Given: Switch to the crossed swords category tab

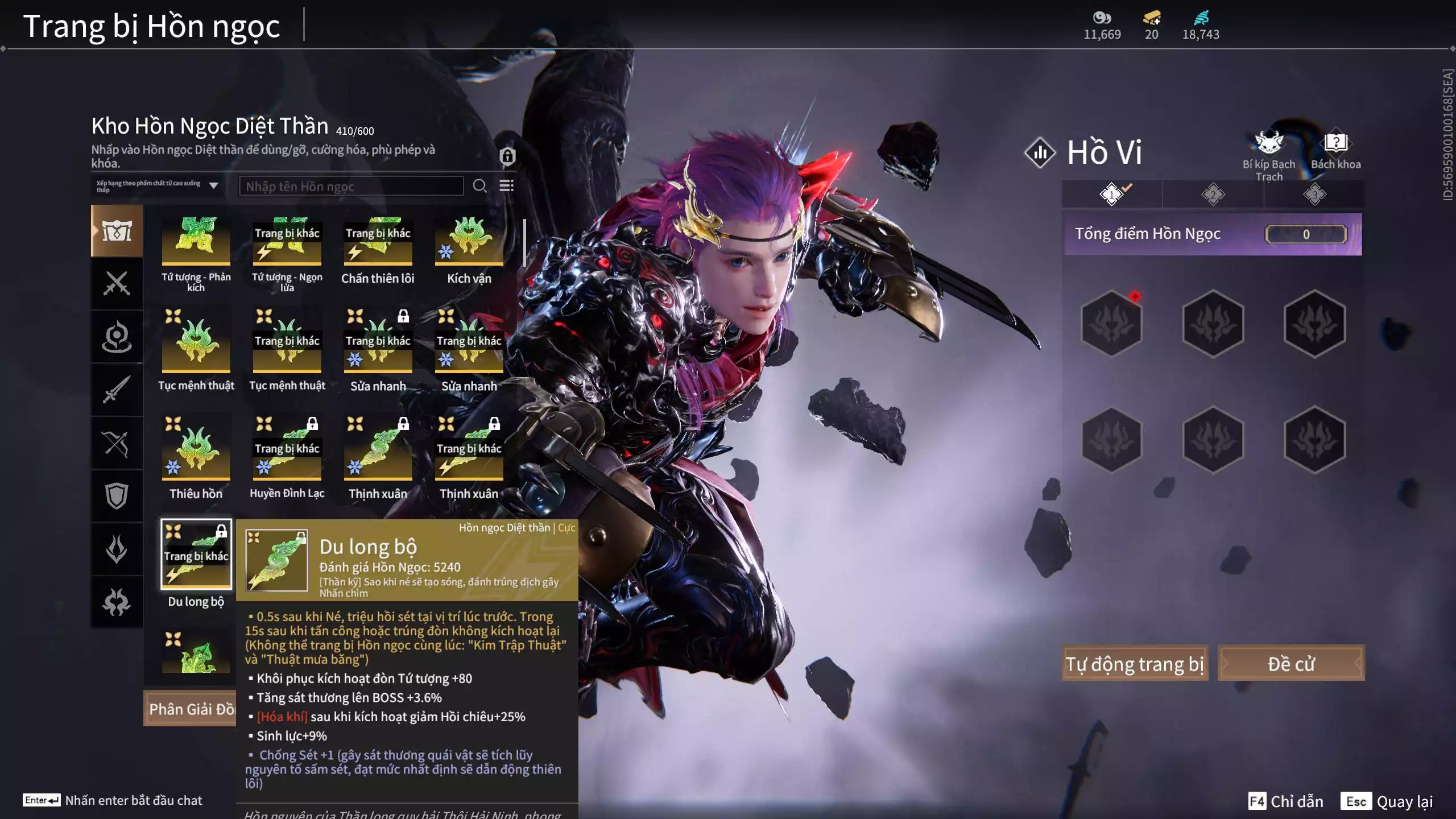Looking at the screenshot, I should (117, 283).
